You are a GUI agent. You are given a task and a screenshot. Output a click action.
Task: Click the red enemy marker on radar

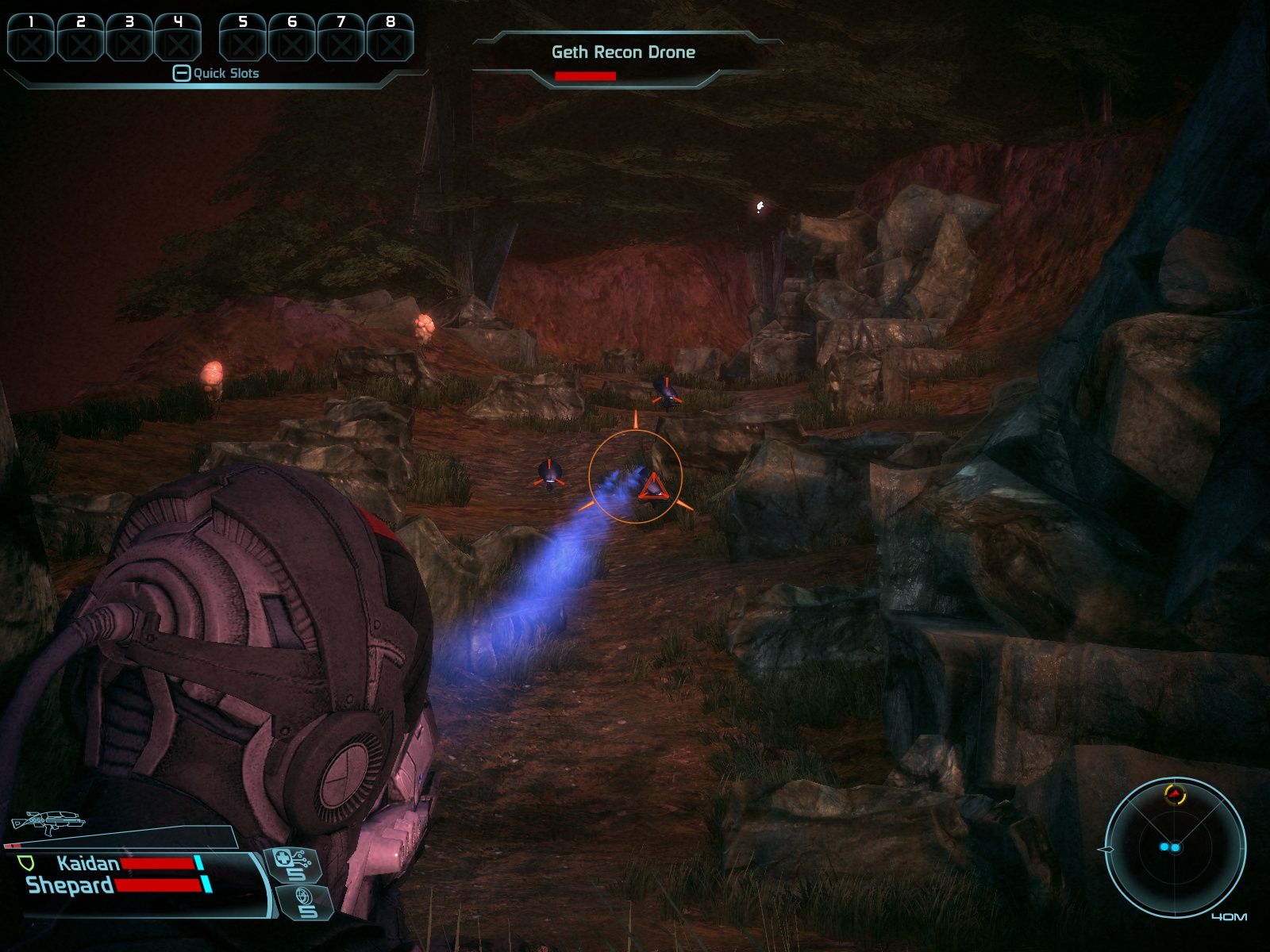(x=1173, y=793)
